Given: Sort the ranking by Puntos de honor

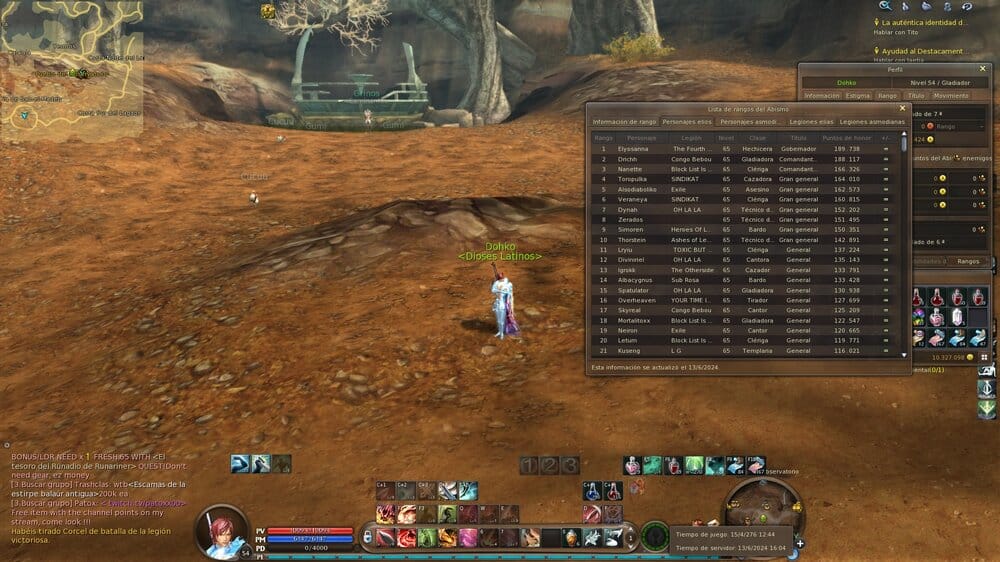Looking at the screenshot, I should (846, 137).
